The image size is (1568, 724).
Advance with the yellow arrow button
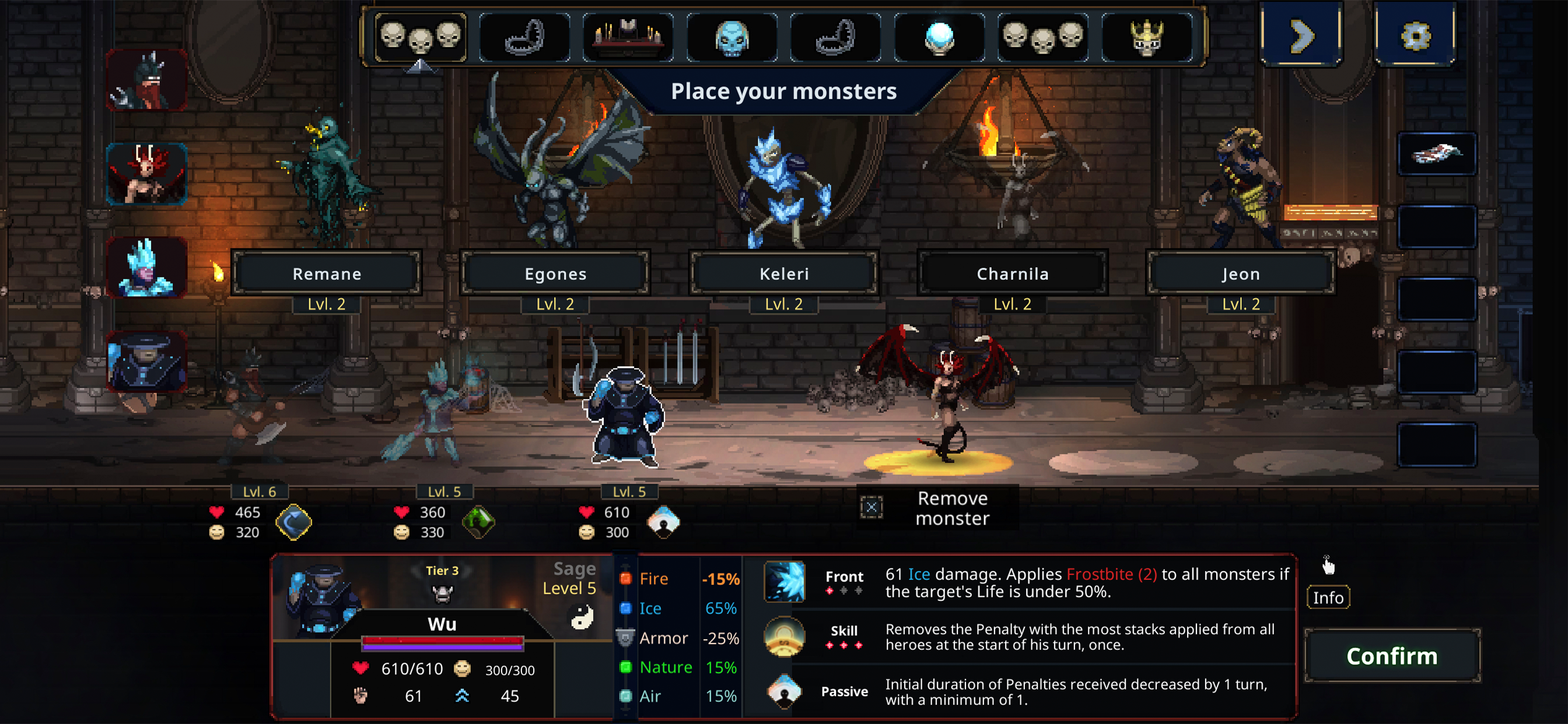point(1301,36)
